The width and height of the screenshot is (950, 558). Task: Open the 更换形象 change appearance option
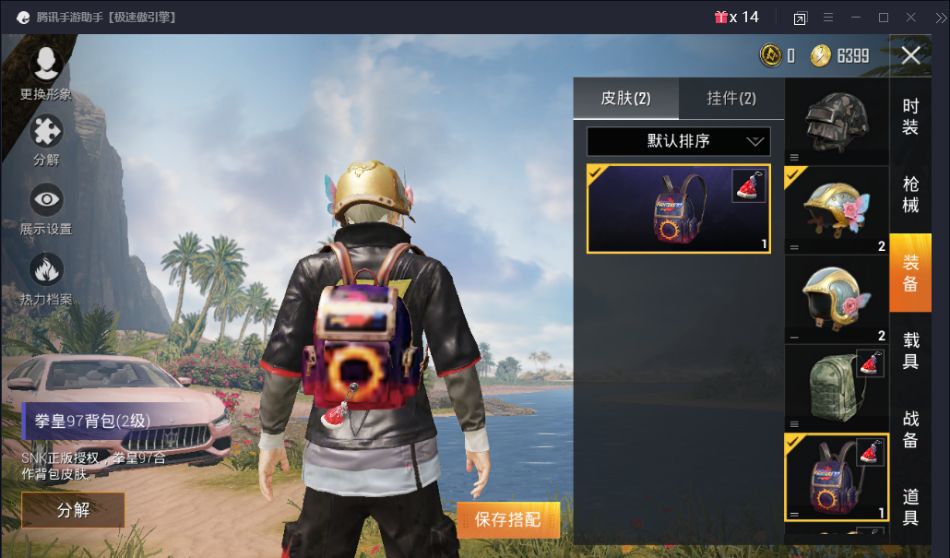pyautogui.click(x=46, y=70)
